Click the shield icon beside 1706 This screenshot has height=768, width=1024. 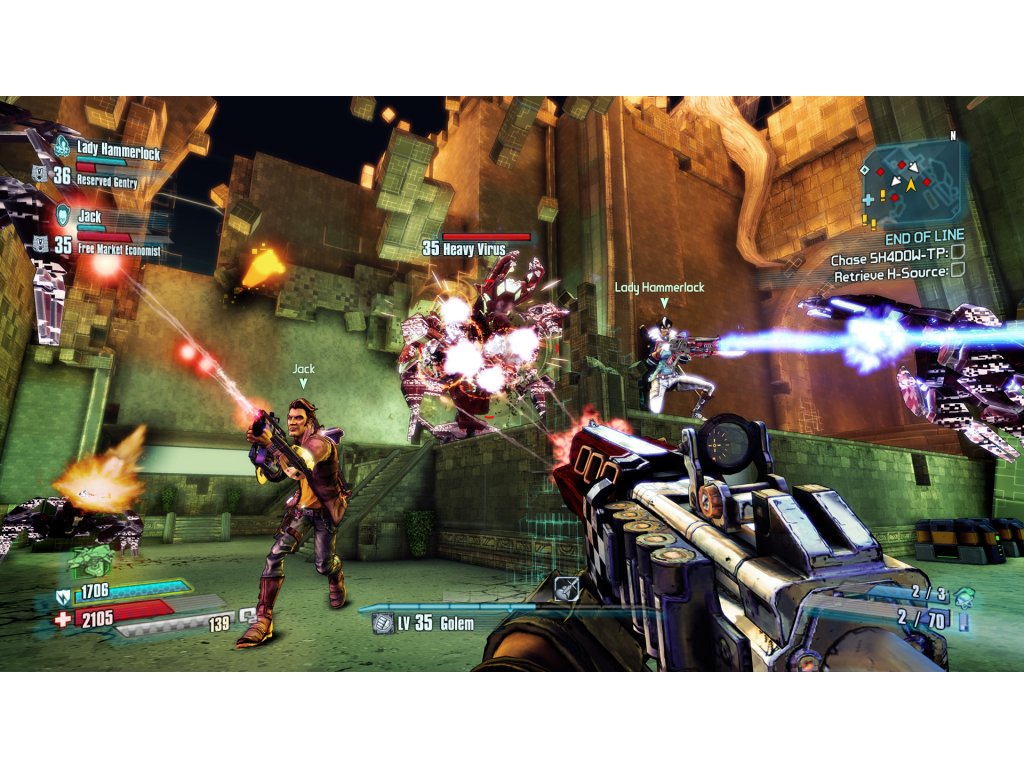tap(65, 598)
